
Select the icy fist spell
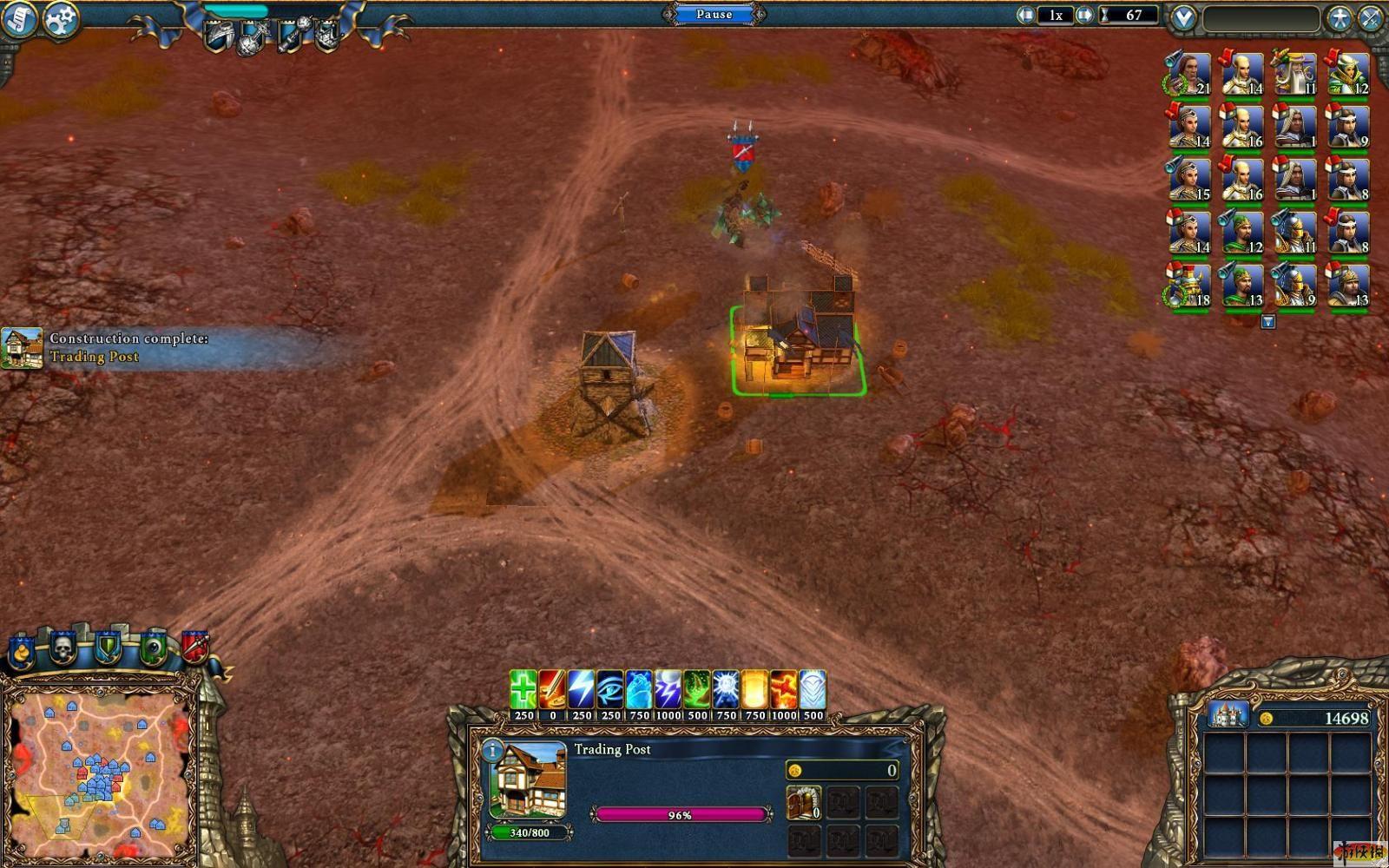639,690
